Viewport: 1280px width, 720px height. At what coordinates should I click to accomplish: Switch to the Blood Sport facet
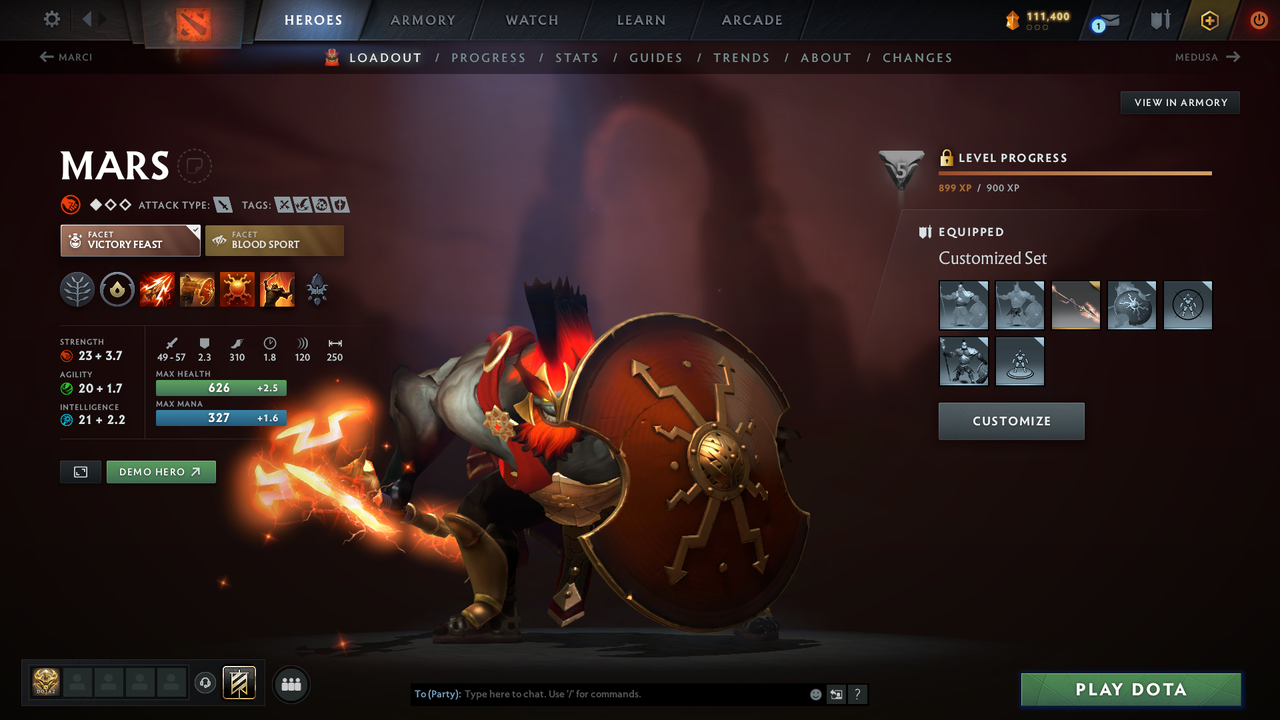[x=274, y=240]
